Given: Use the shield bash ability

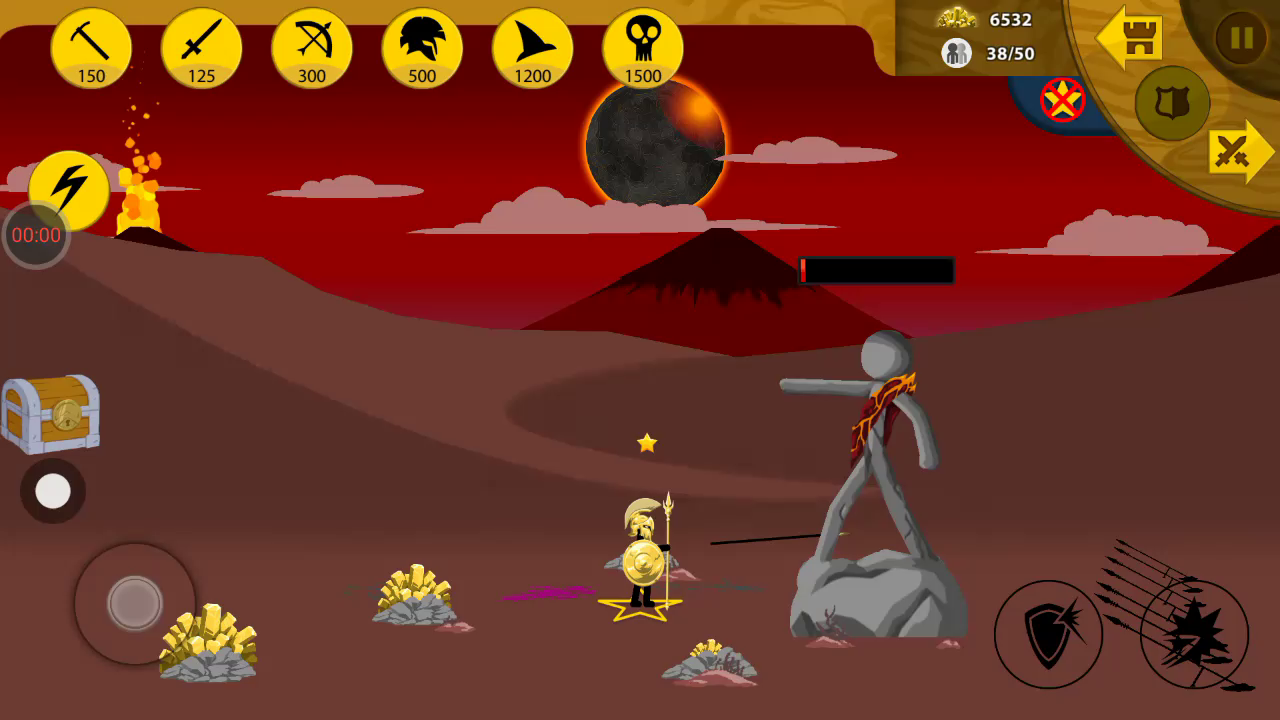Looking at the screenshot, I should (1048, 634).
